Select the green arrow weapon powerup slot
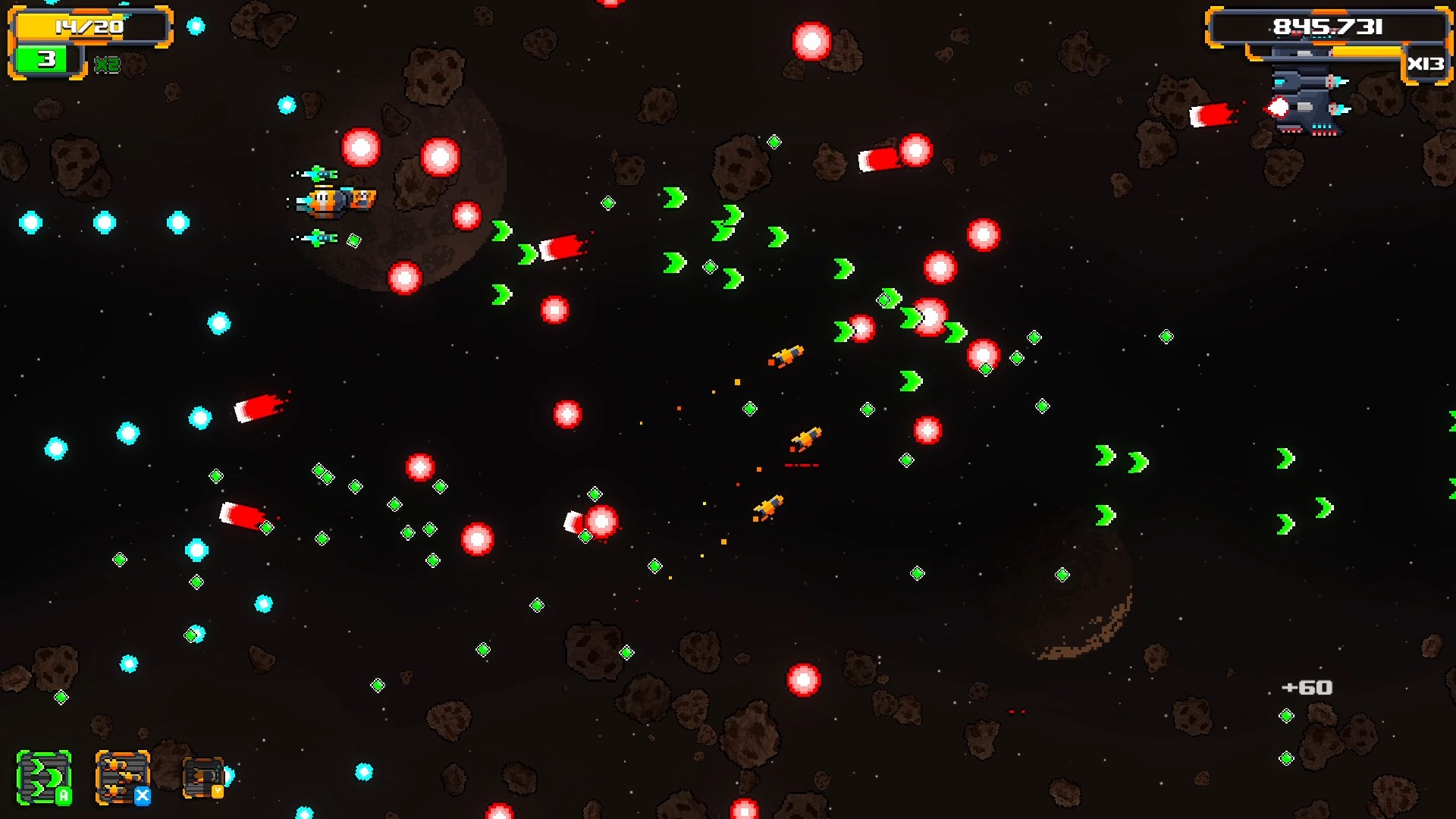This screenshot has width=1456, height=819. point(44,778)
